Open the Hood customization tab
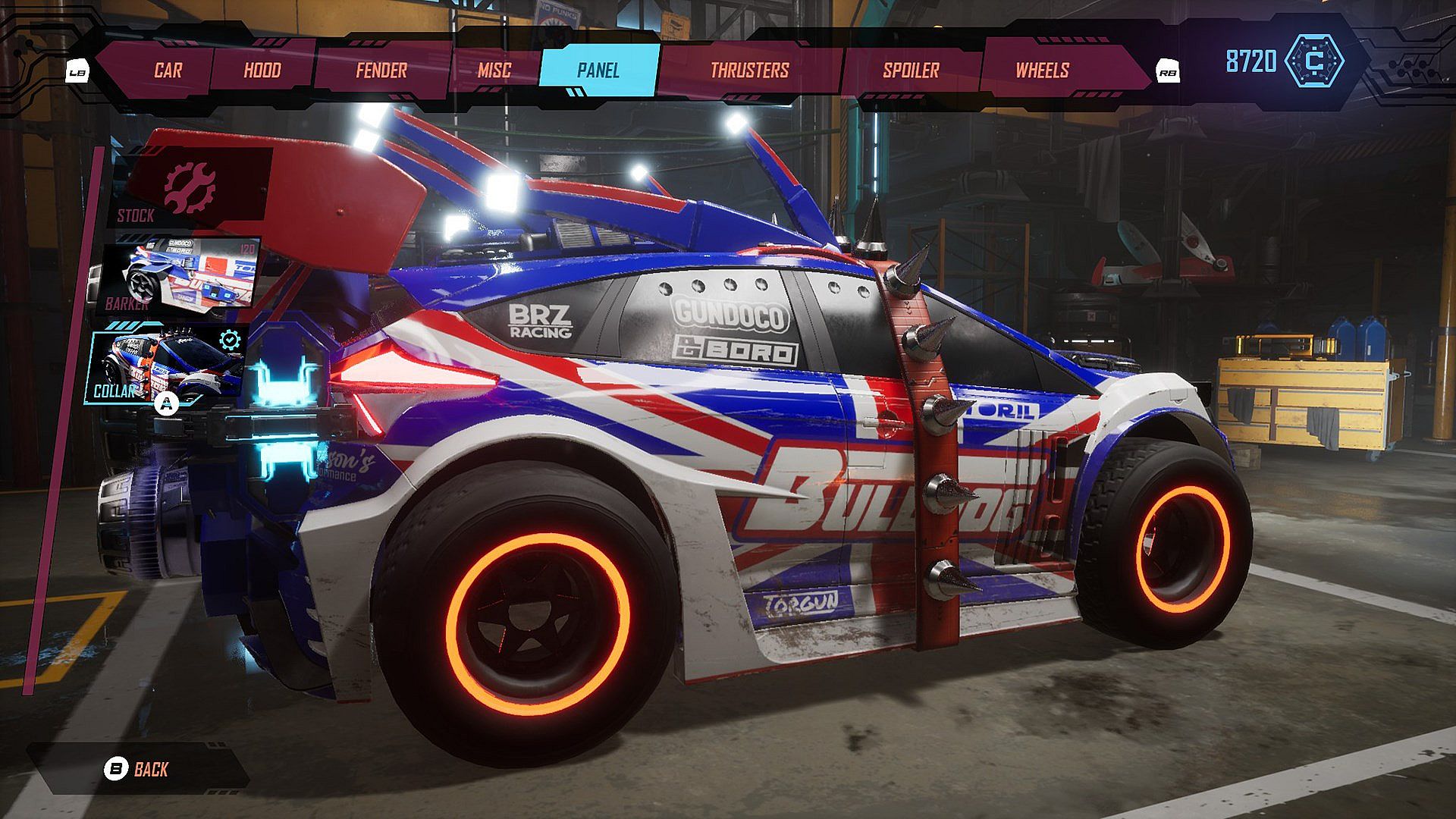The height and width of the screenshot is (819, 1456). coord(262,71)
